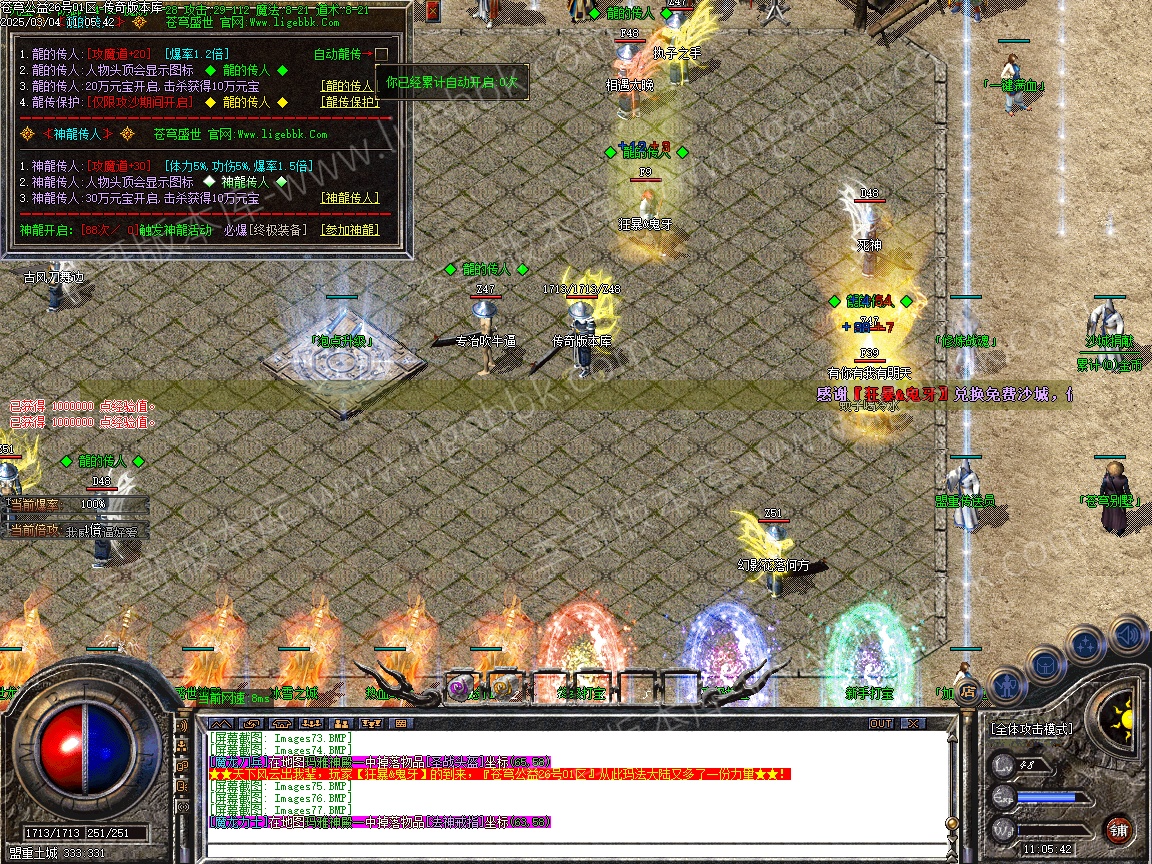Click the first chat toolbar arrow button
Viewport: 1152px width, 864px height.
point(221,723)
